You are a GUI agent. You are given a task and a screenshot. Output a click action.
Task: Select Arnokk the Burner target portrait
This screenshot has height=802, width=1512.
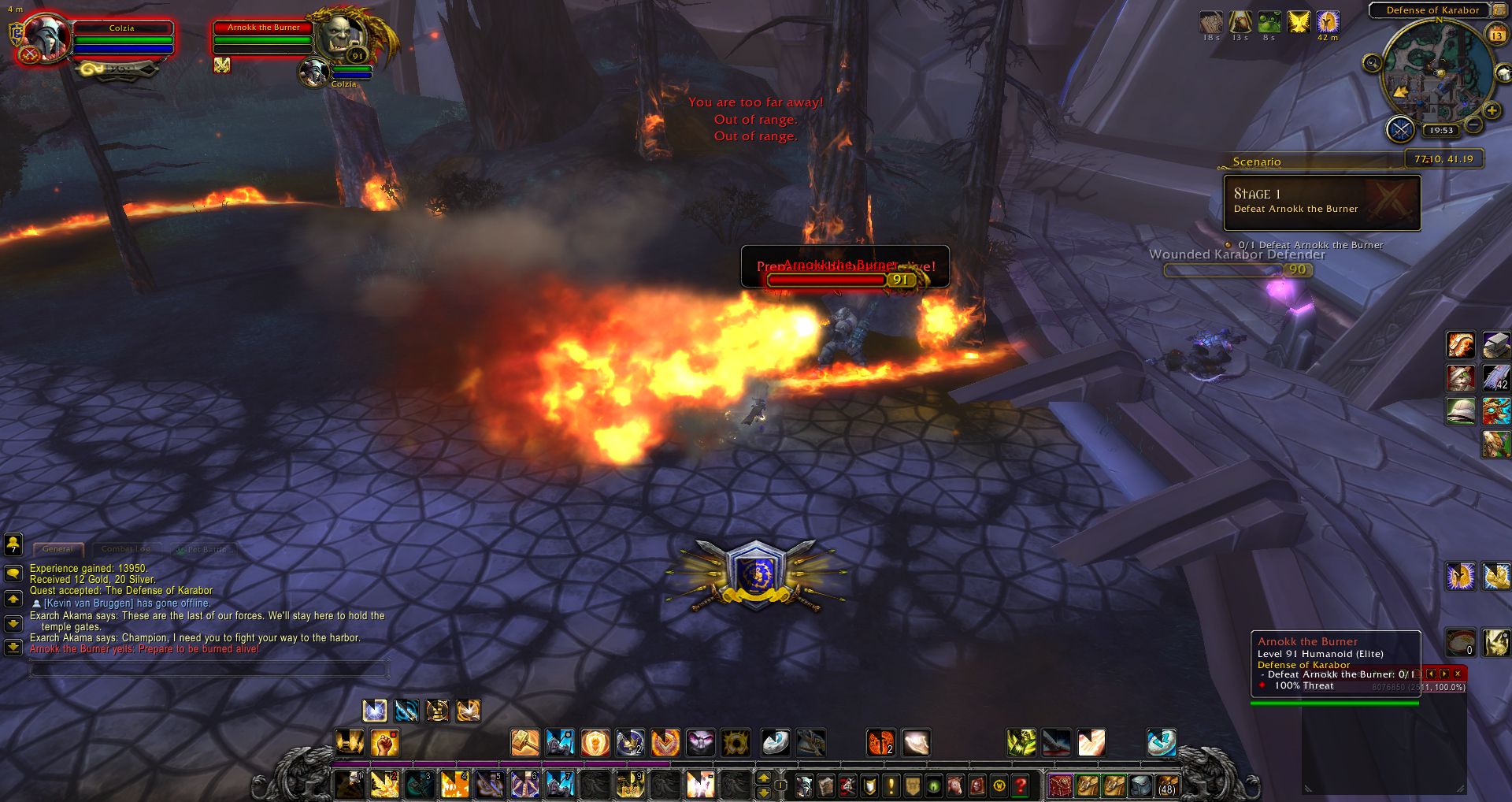click(x=343, y=35)
